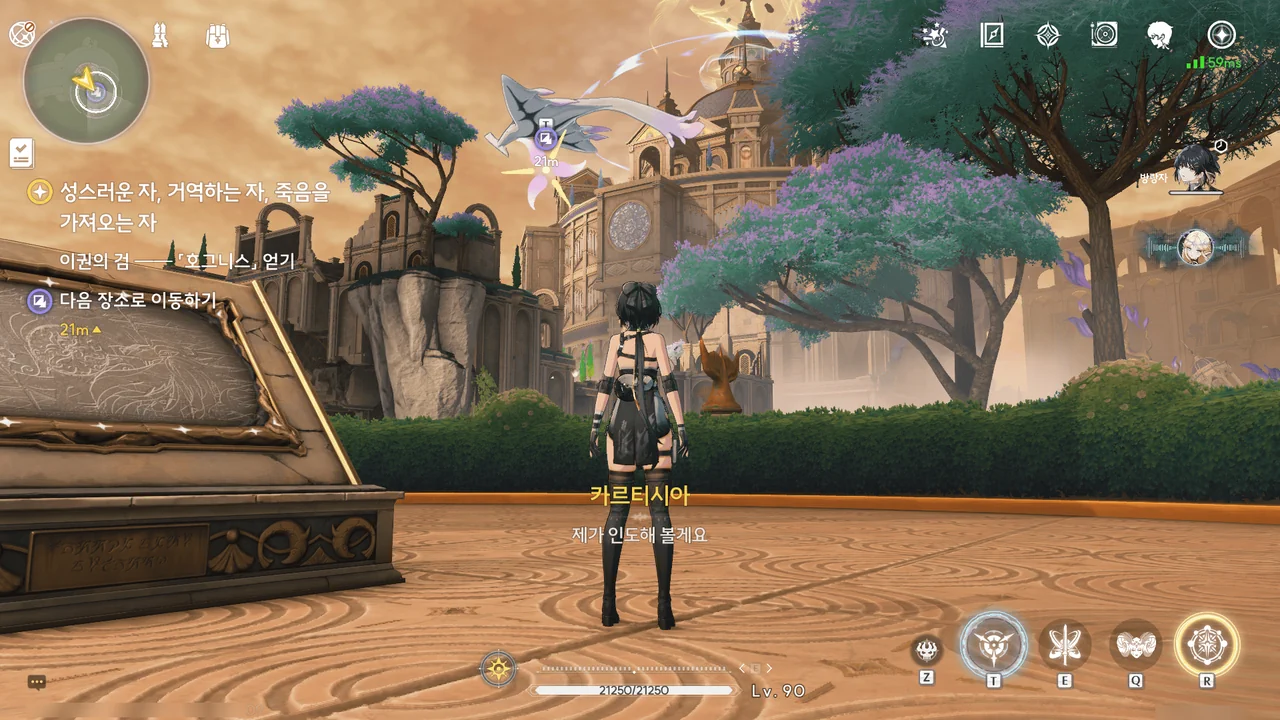The height and width of the screenshot is (720, 1280).
Task: Open the character head profile icon
Action: tap(1160, 36)
